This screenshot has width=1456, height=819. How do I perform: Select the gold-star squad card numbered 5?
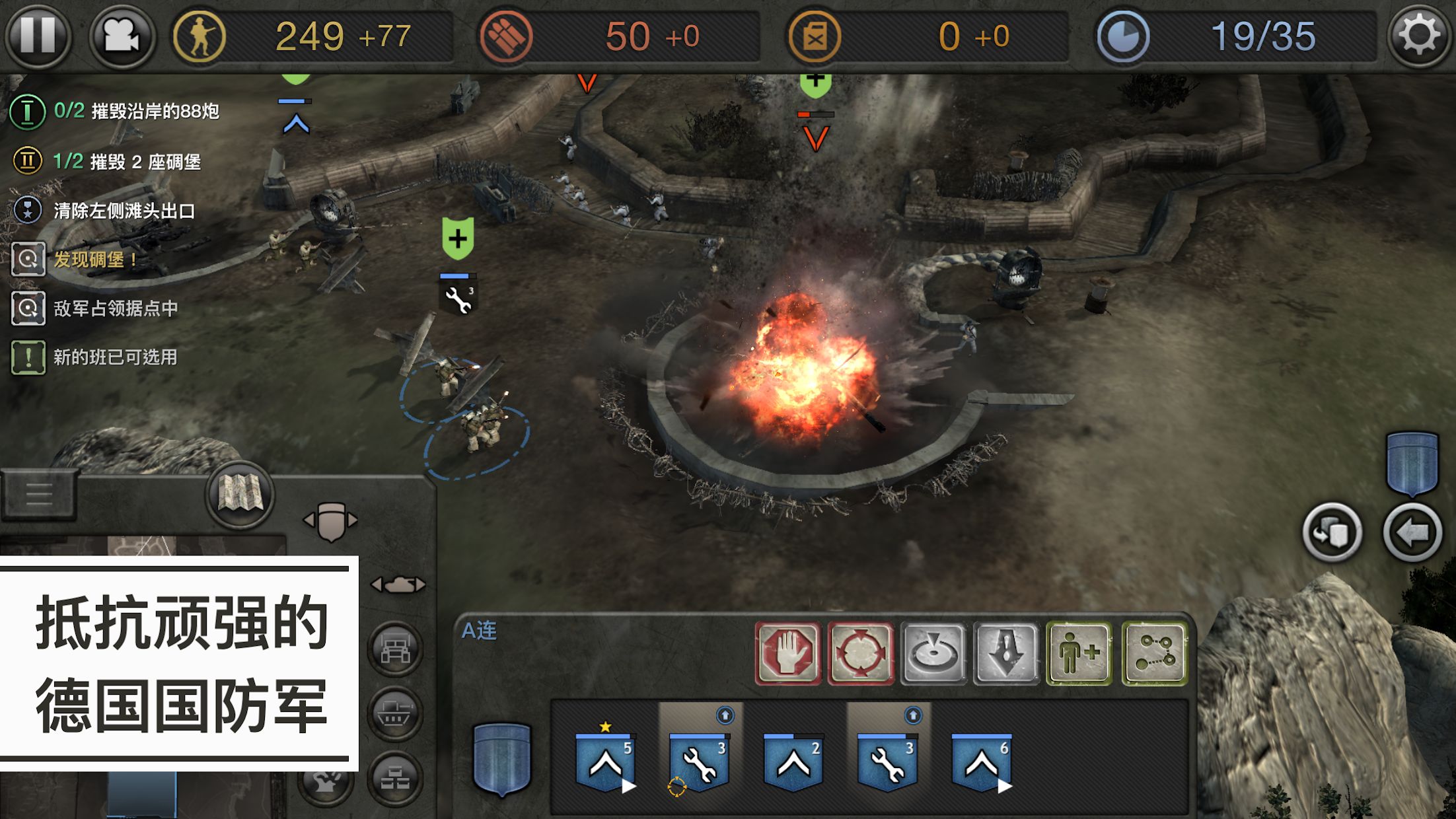pyautogui.click(x=606, y=761)
